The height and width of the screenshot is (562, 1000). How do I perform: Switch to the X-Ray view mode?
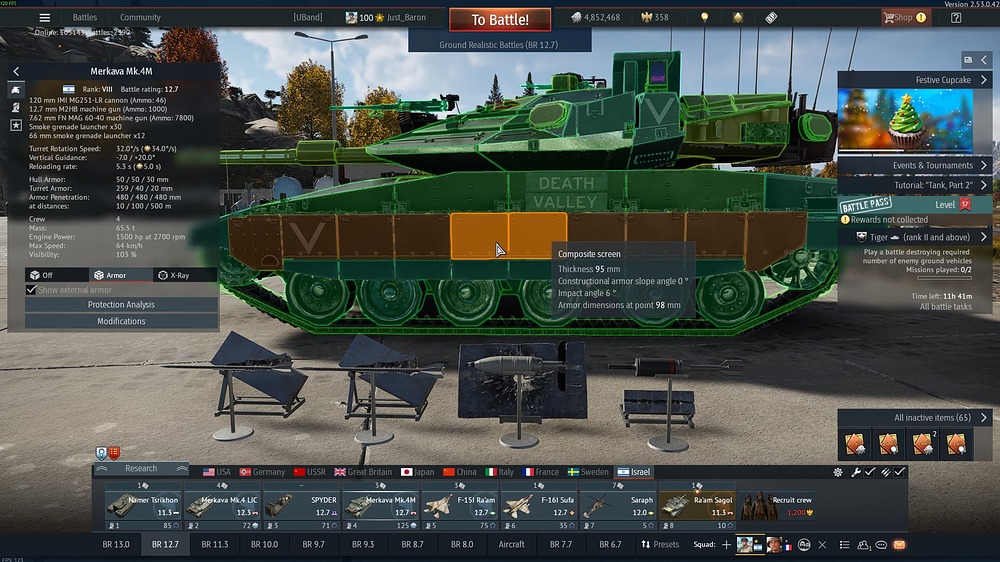pyautogui.click(x=186, y=275)
